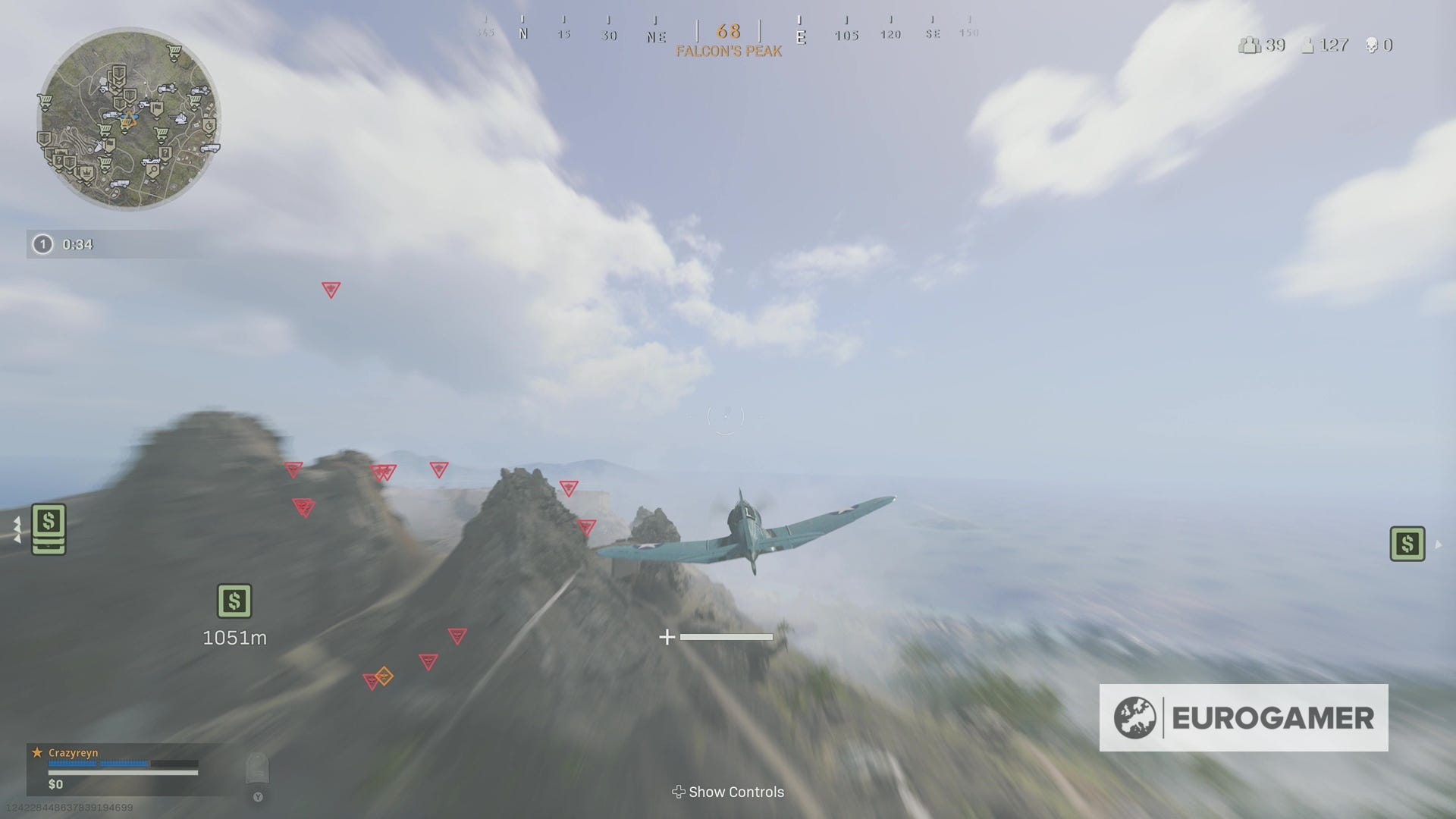The image size is (1456, 819).
Task: Click the magnifying glass contract icon on the minimap
Action: tap(153, 170)
